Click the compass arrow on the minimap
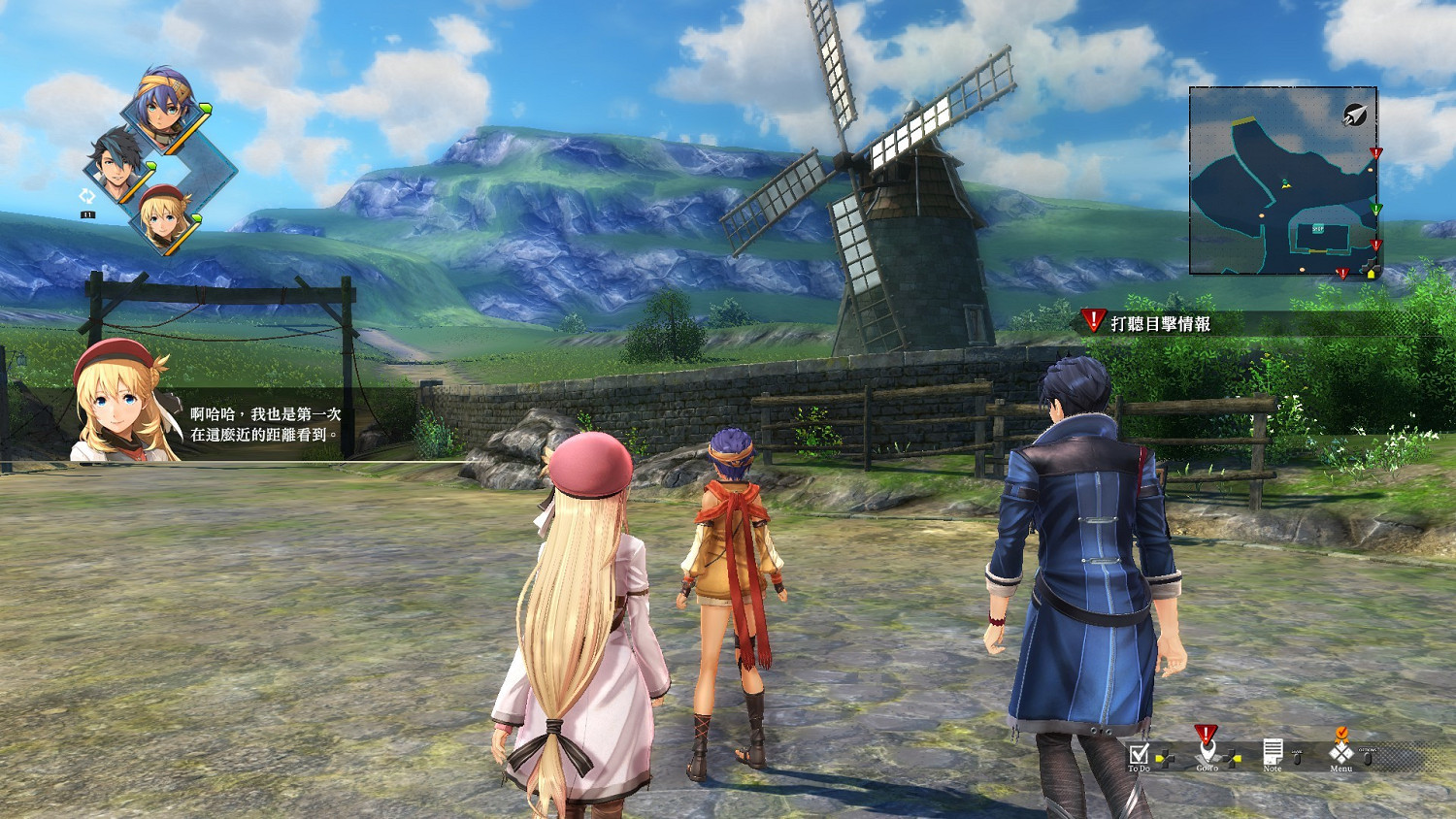Screen dimensions: 1456x819 click(1356, 114)
